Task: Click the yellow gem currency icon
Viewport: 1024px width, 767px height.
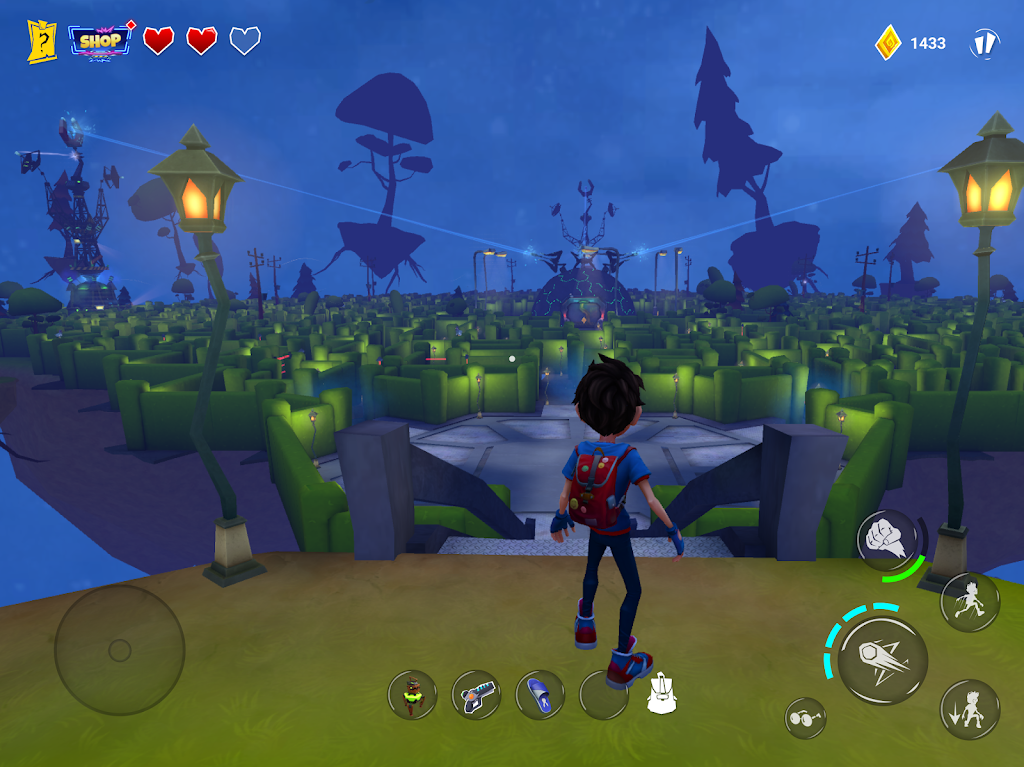Action: coord(888,43)
